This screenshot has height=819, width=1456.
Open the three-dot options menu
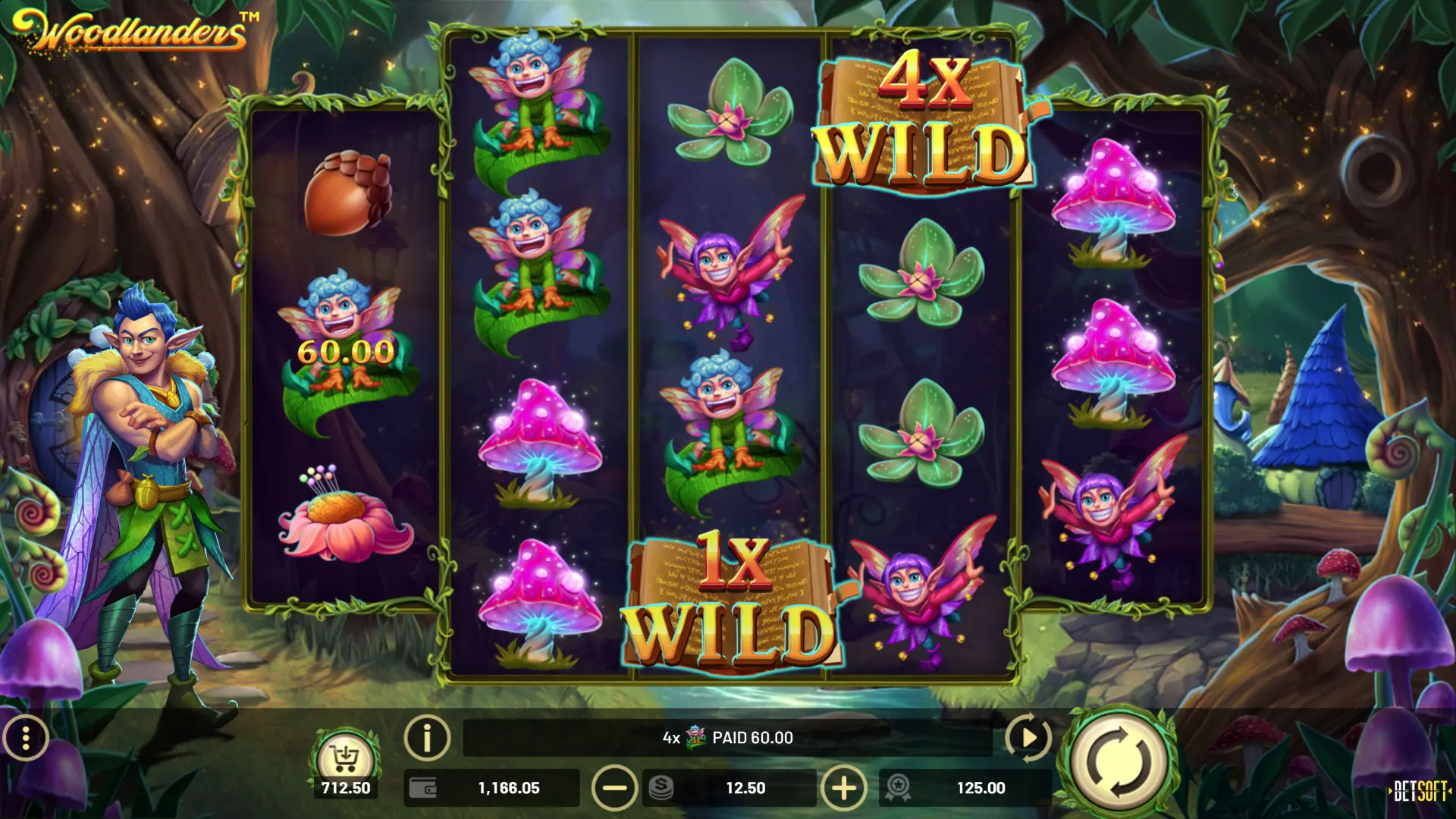[x=26, y=737]
